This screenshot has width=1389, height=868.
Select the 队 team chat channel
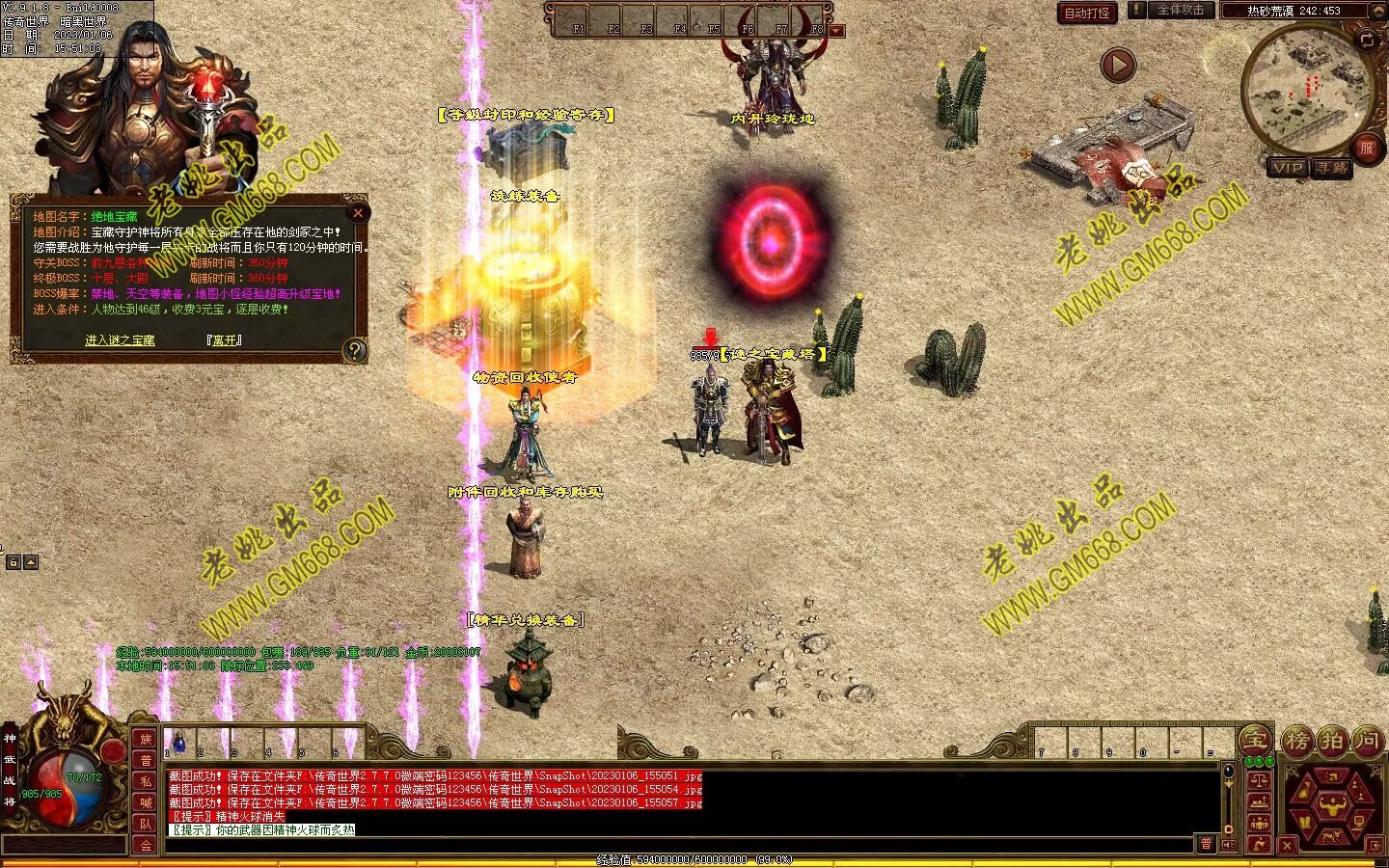tap(146, 824)
